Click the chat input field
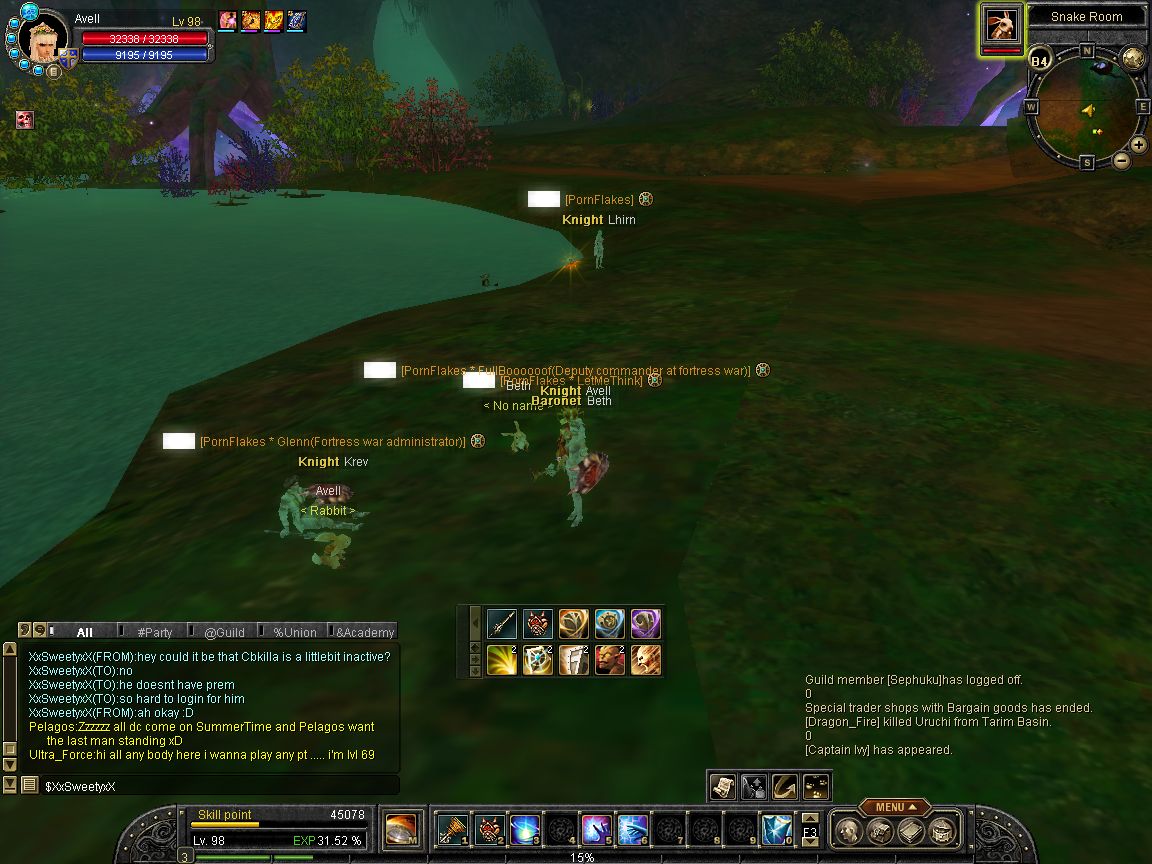Screen dimensions: 1152x864 point(220,786)
